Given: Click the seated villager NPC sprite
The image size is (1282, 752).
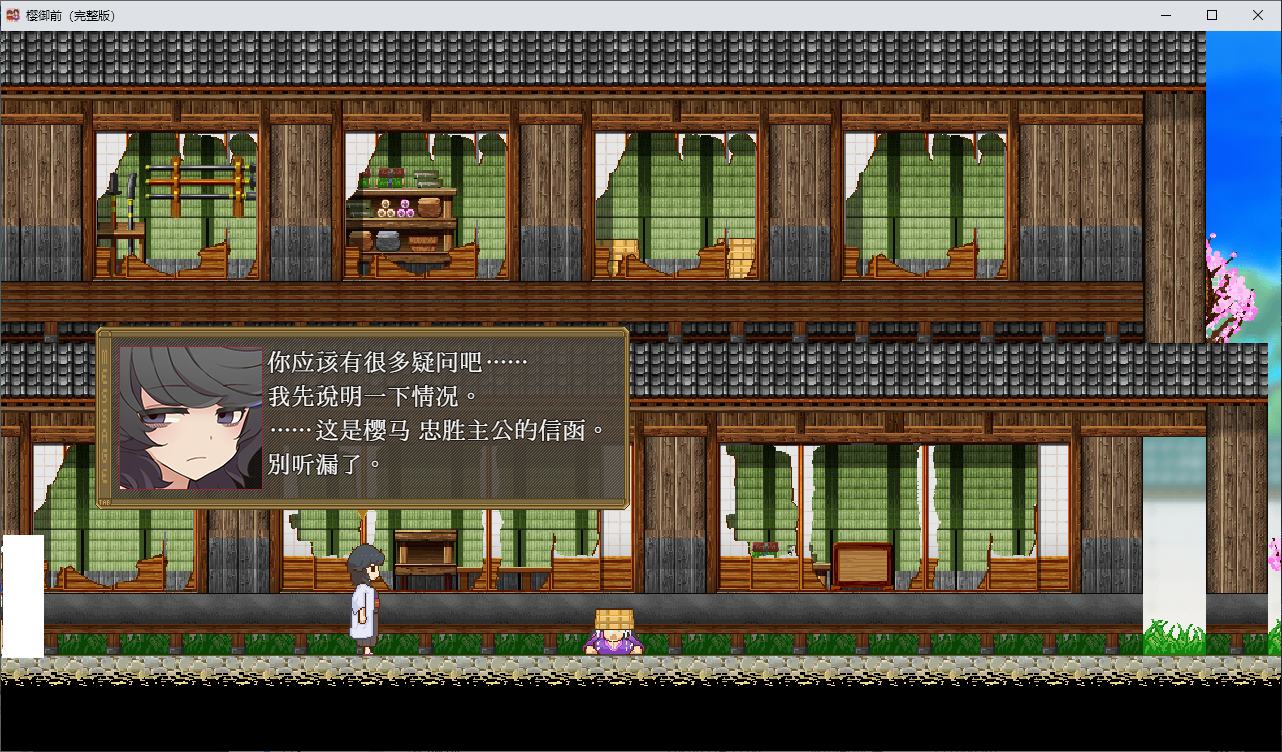Looking at the screenshot, I should 615,634.
